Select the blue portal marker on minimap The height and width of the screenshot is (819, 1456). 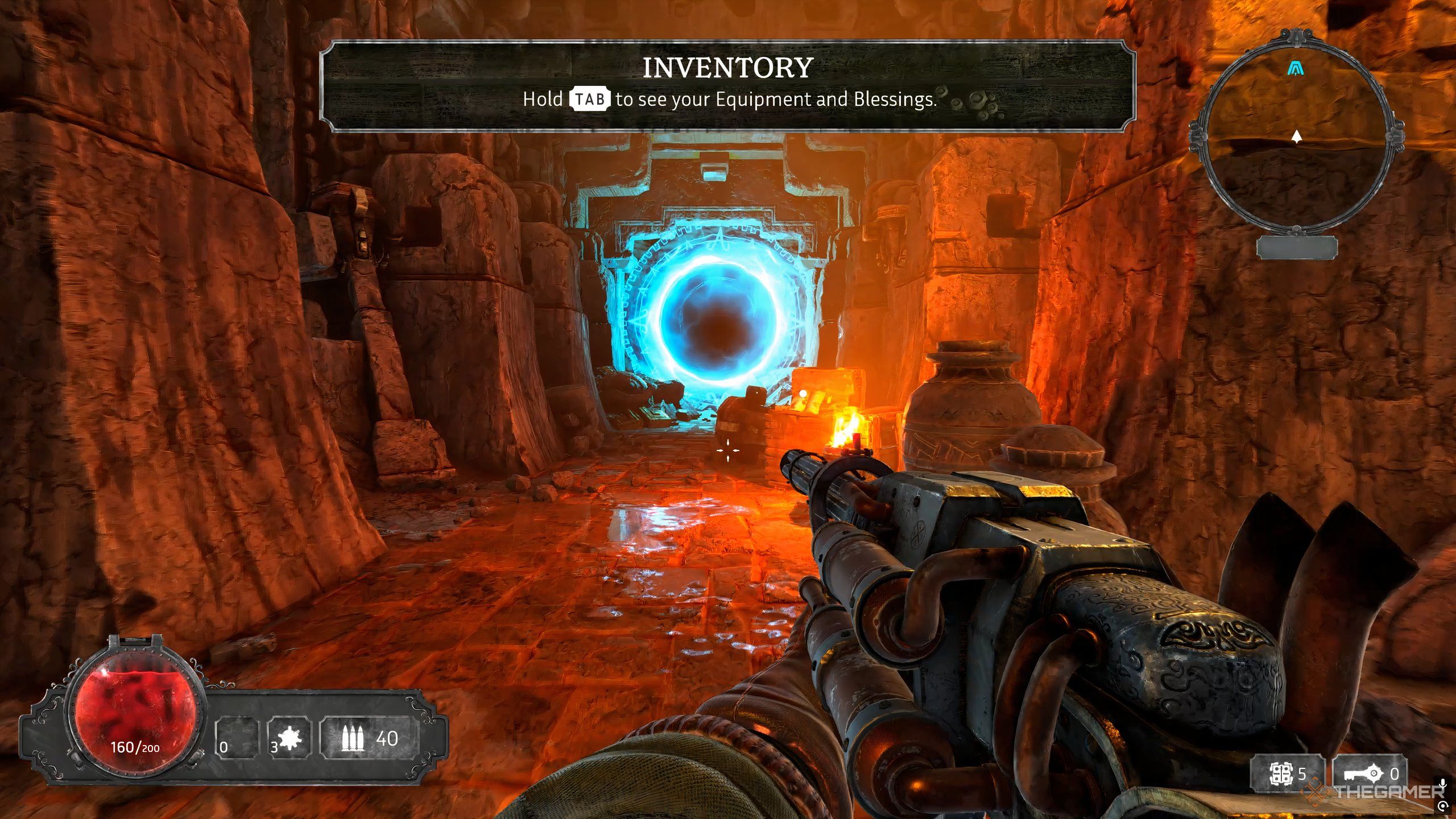(x=1296, y=69)
